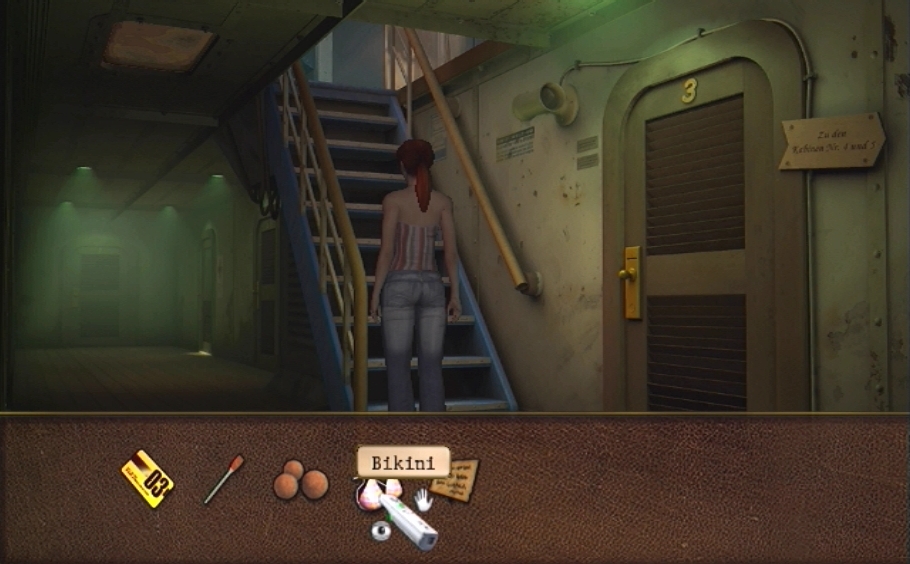Pick the matchstick from the inventory
910x564 pixels.
click(x=223, y=479)
